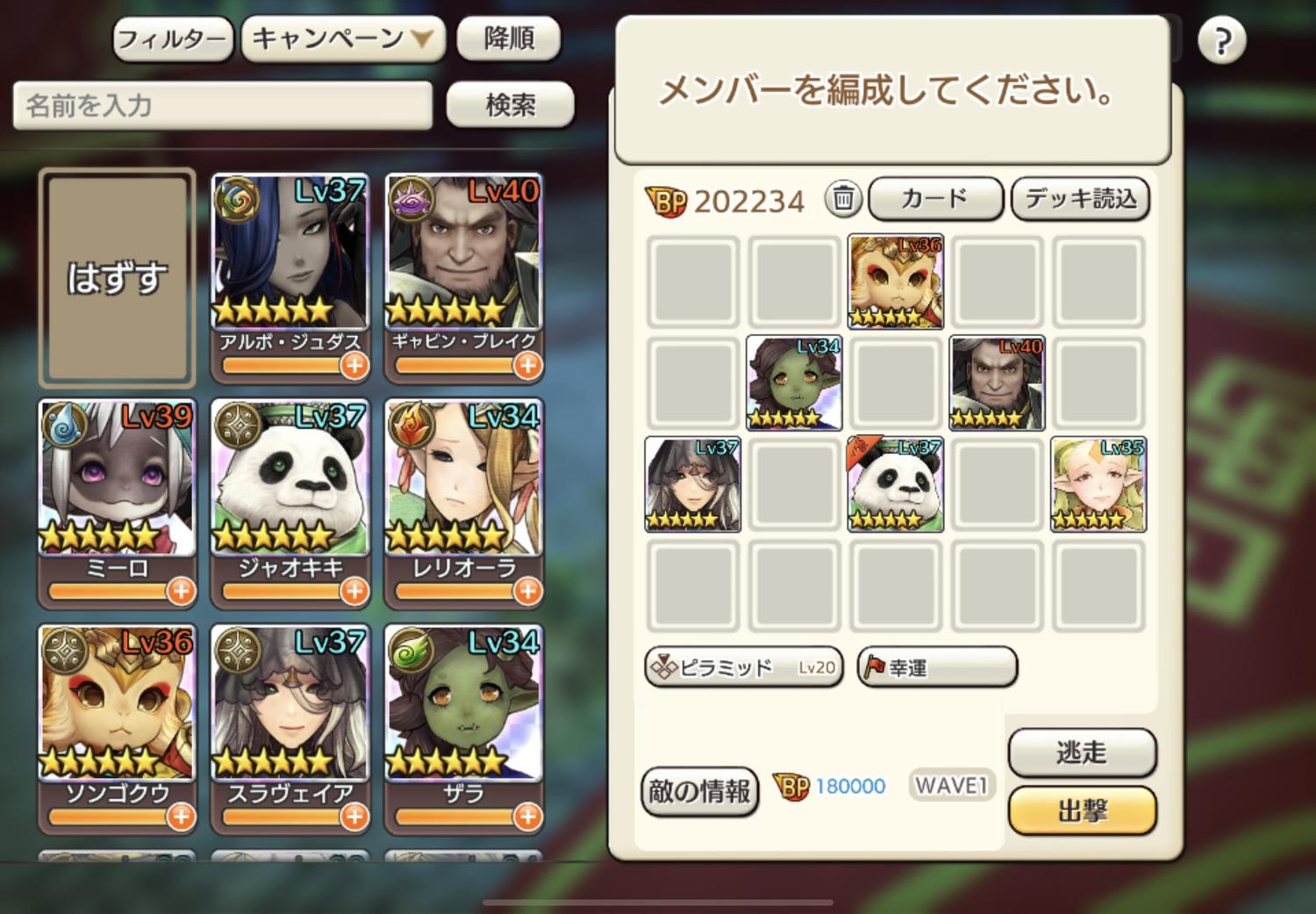1316x914 pixels.
Task: Open the ピラミッド formation selector
Action: pos(743,668)
